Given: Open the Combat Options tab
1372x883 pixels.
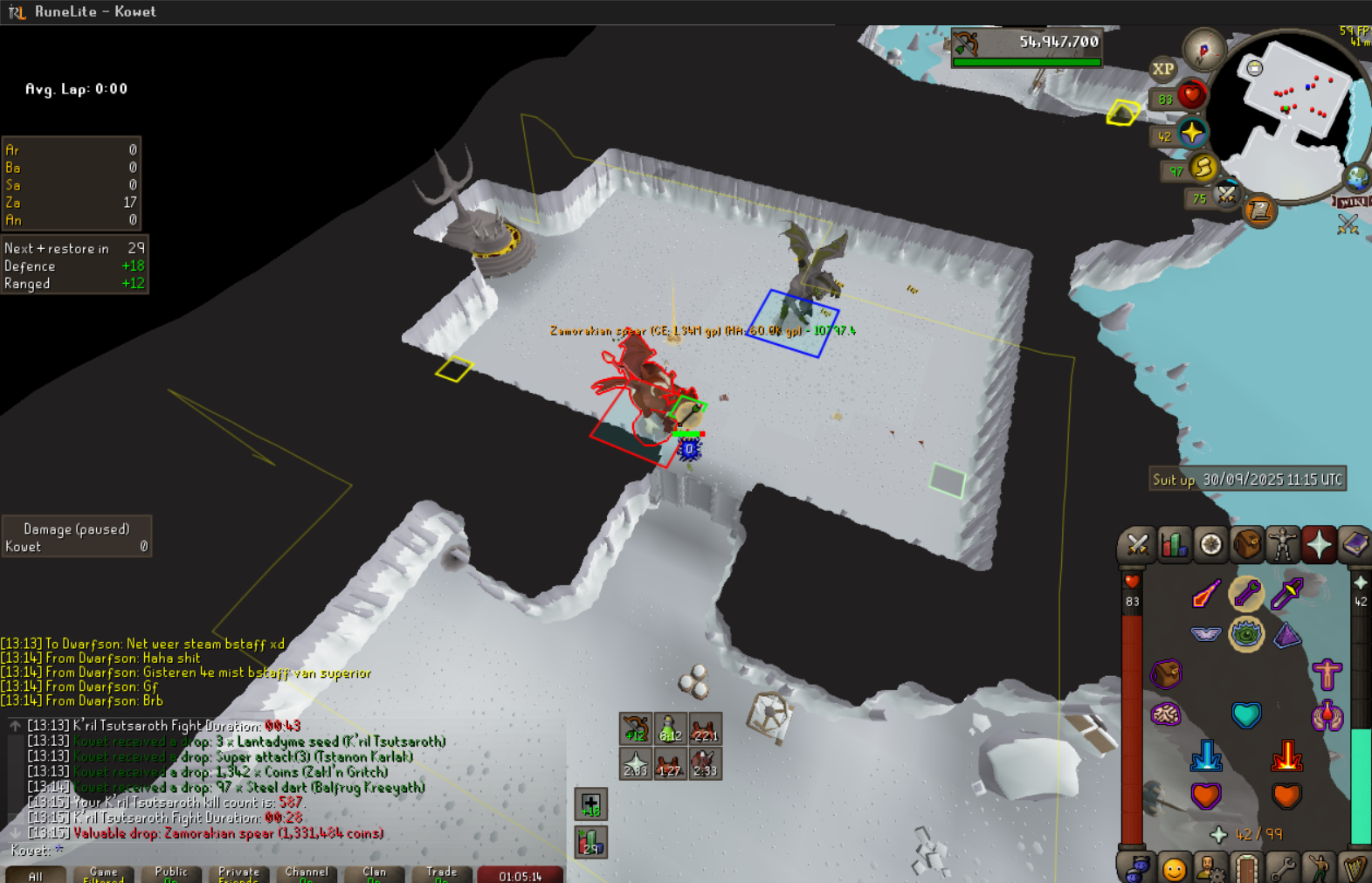Looking at the screenshot, I should tap(1136, 545).
